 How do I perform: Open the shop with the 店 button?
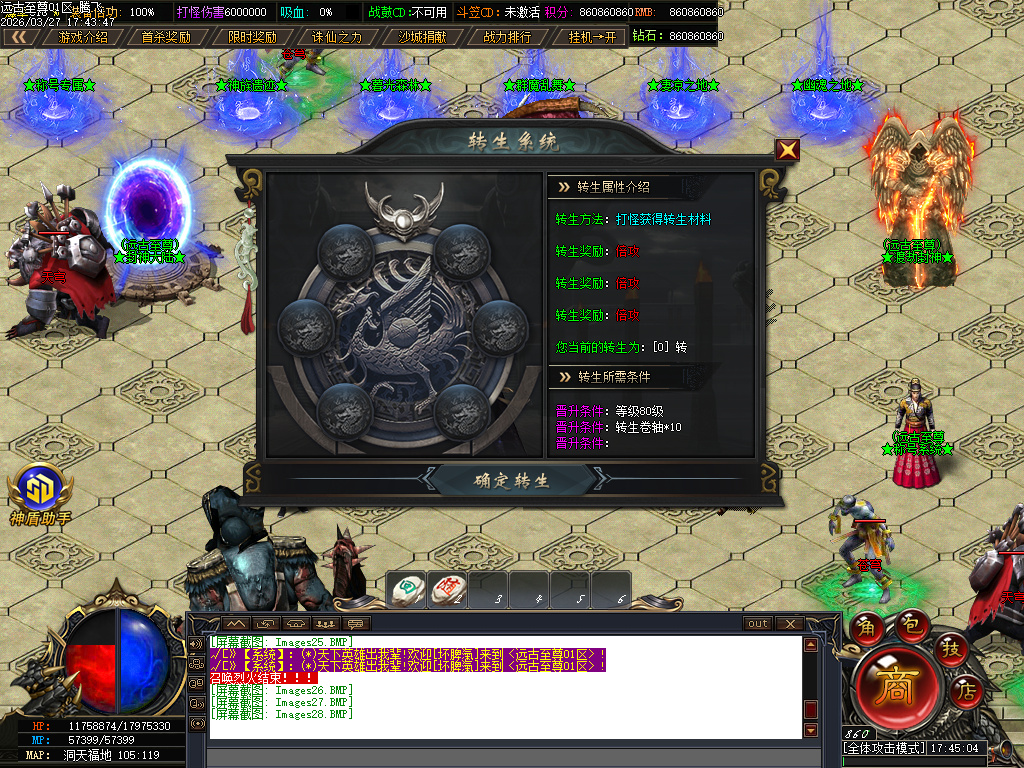(966, 689)
